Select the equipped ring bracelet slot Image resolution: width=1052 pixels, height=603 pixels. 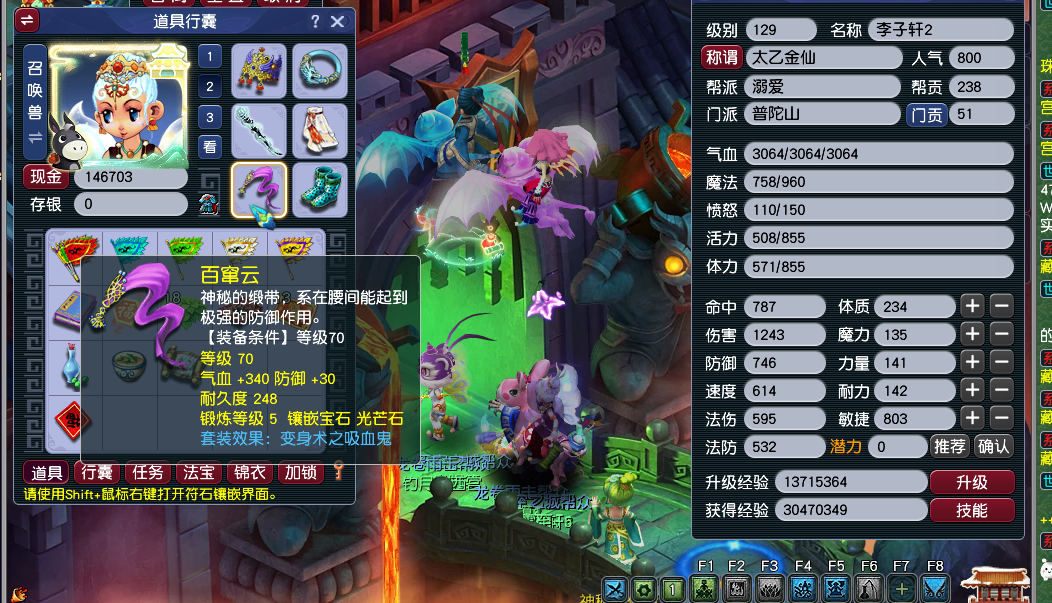[x=319, y=71]
